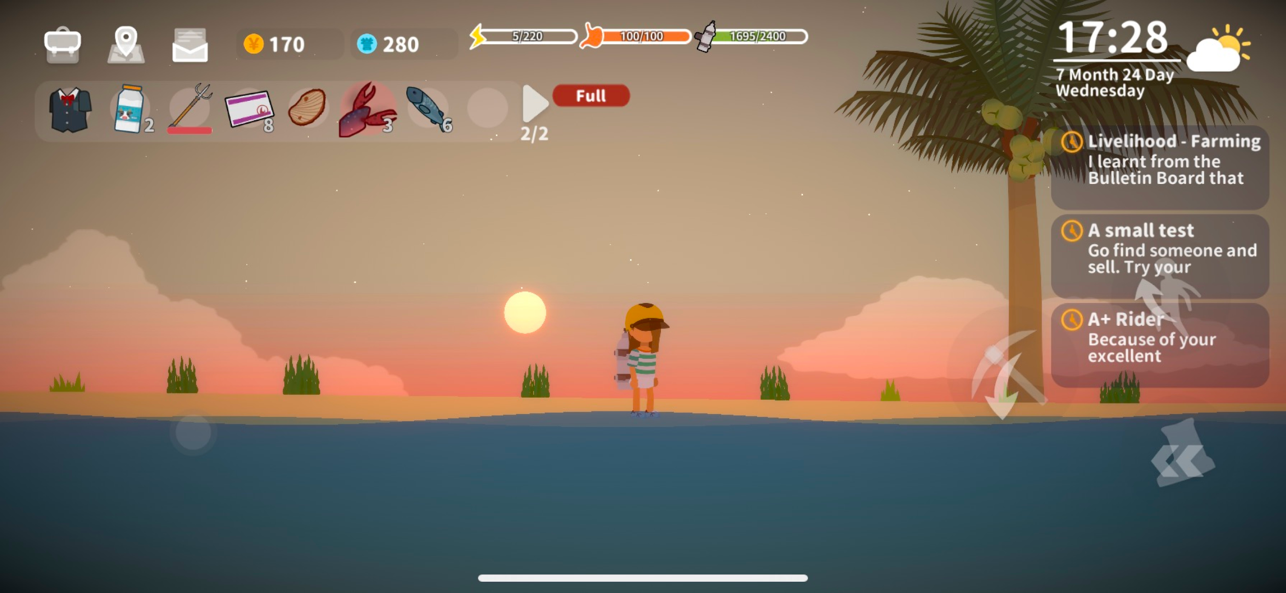Select the wood log hotbar slot
1286x593 pixels.
coord(307,108)
